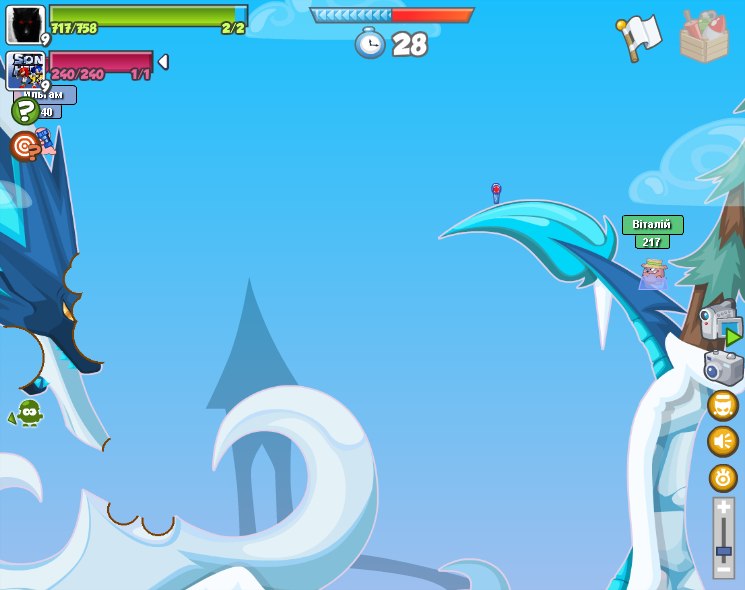Zoom out with the minus sign

click(723, 569)
